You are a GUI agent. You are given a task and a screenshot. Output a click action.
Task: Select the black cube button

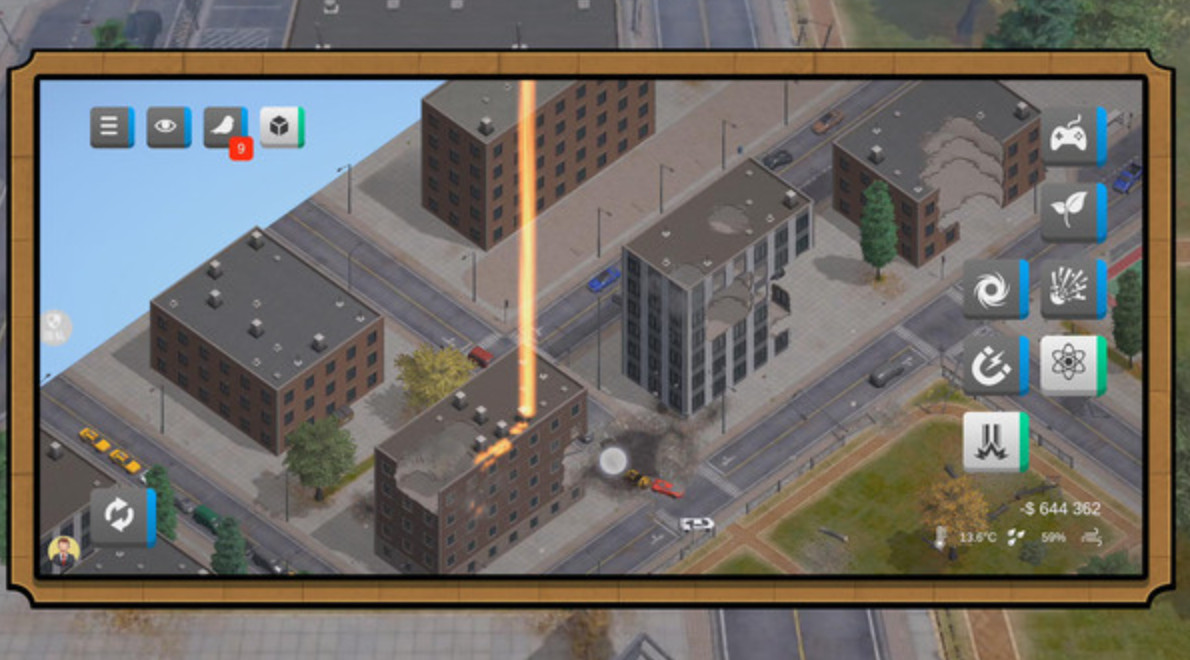(280, 128)
